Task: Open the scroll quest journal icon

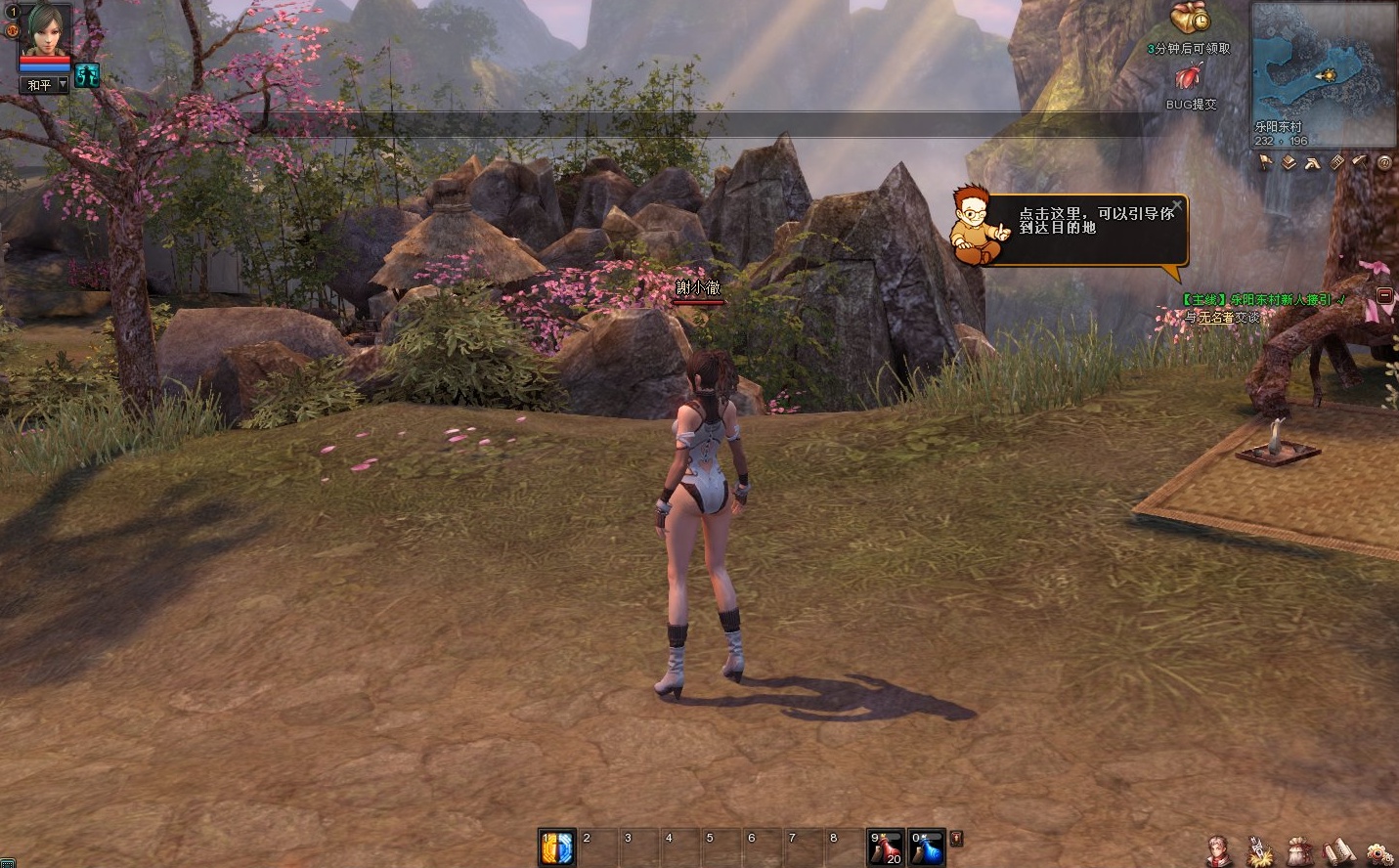Action: [1337, 848]
